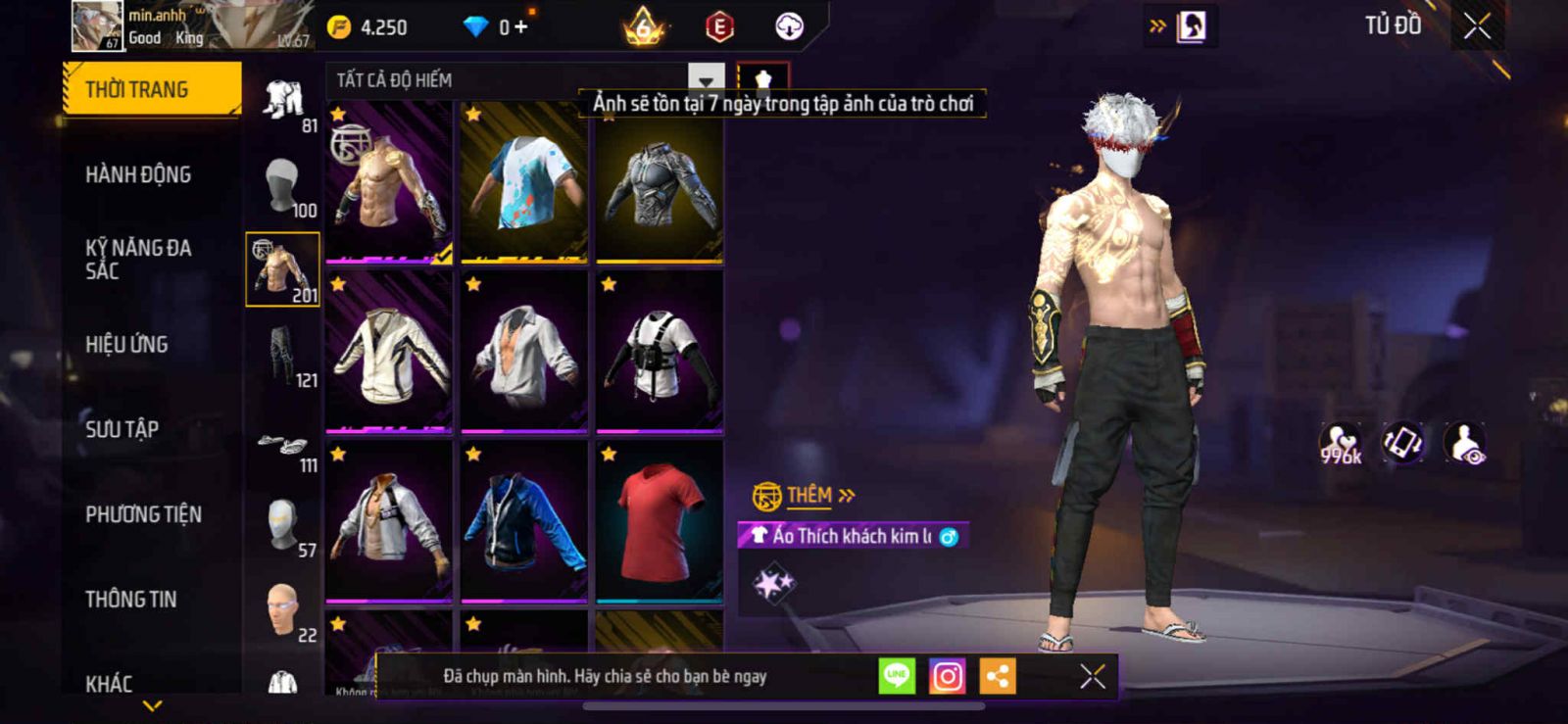Open the HÀNH ĐỘNG section
The width and height of the screenshot is (1568, 724).
pos(138,174)
